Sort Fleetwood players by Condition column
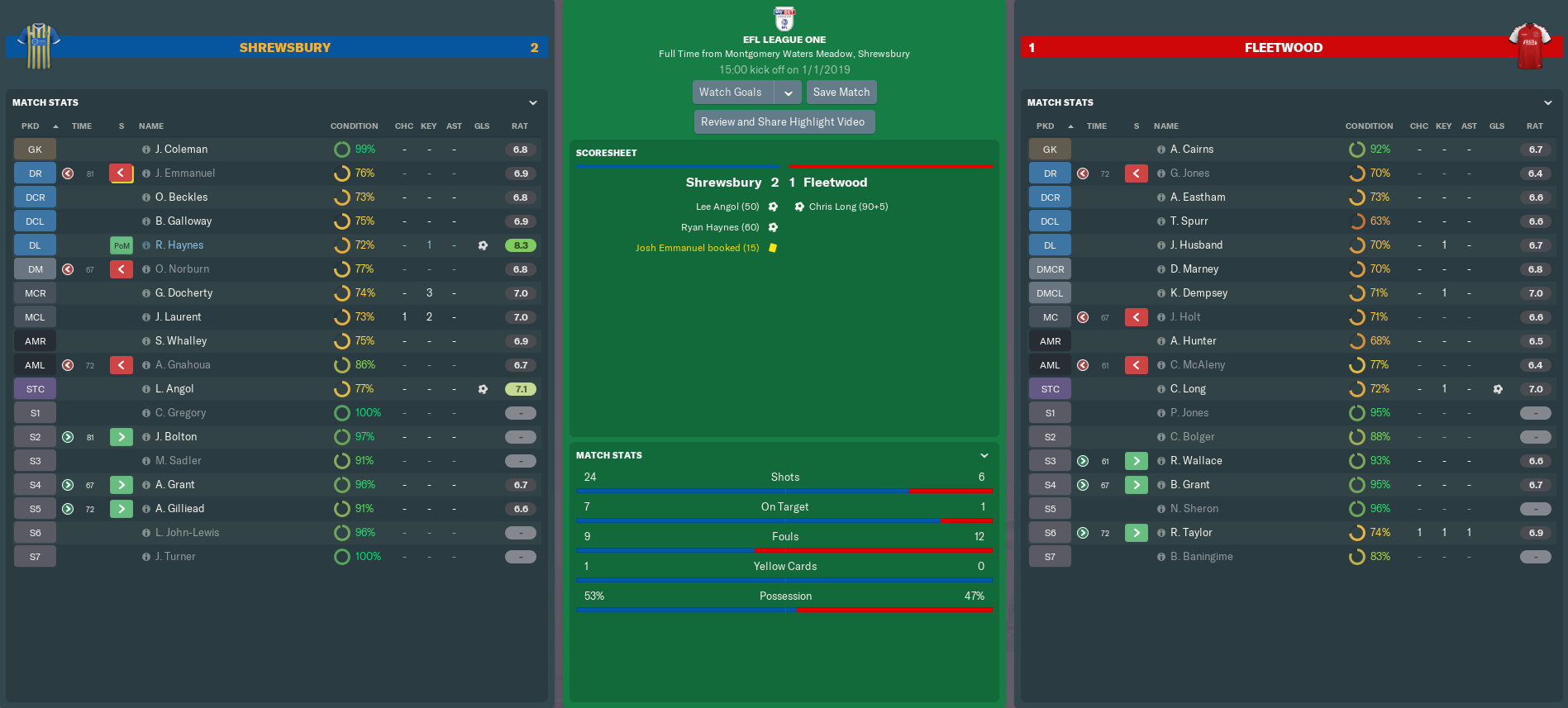 click(x=1369, y=126)
